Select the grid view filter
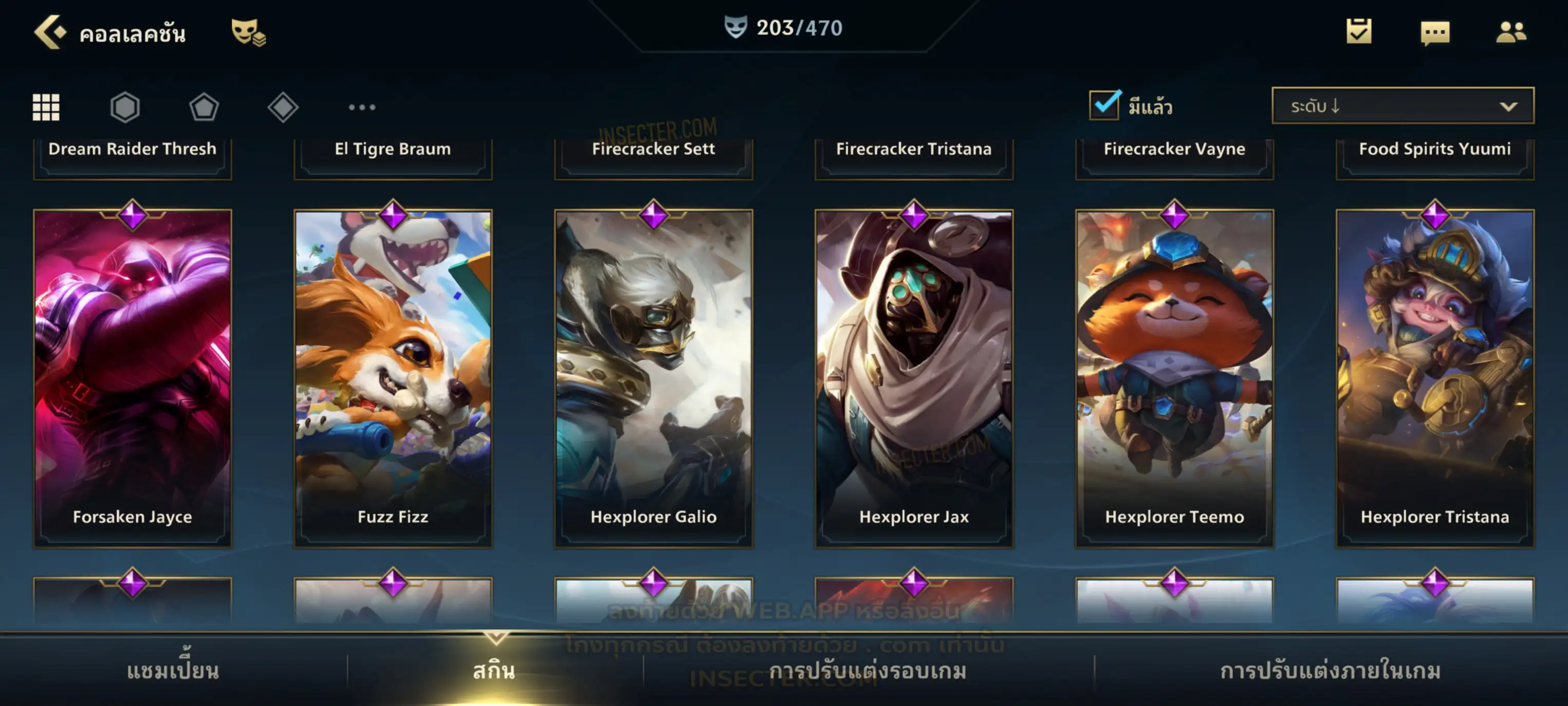 46,107
